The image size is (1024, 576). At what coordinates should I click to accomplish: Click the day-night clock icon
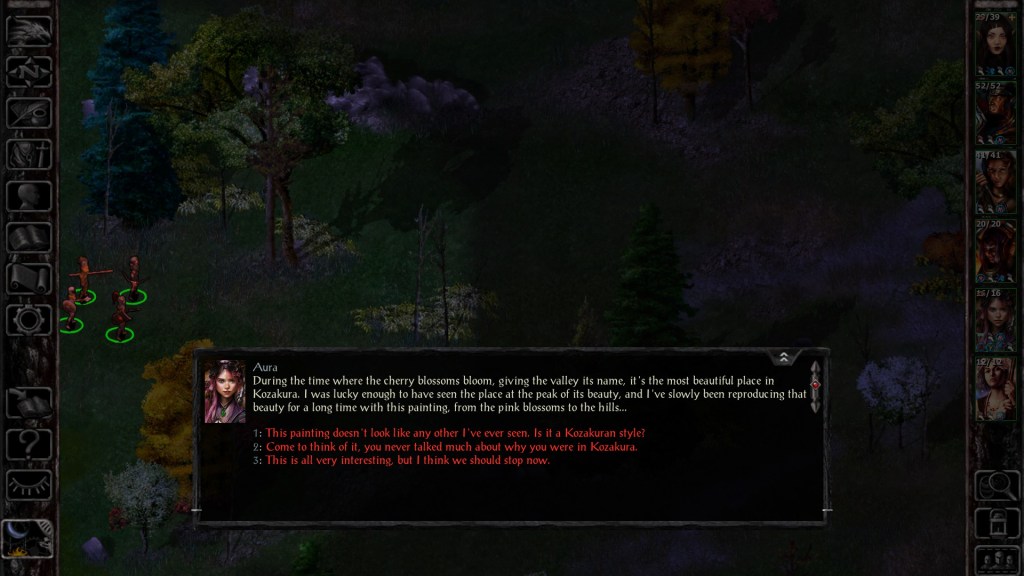(x=27, y=538)
